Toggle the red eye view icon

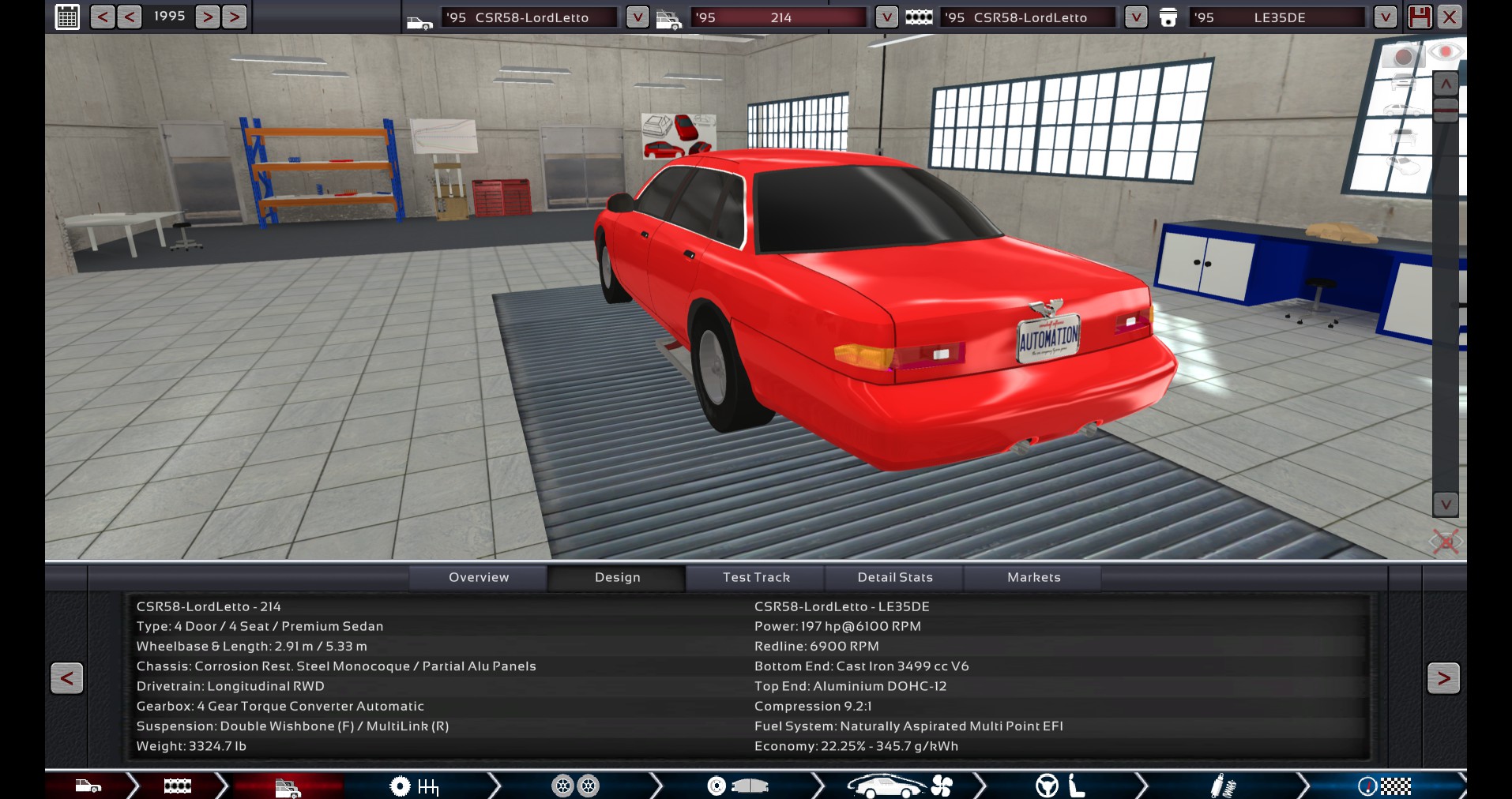(x=1446, y=52)
